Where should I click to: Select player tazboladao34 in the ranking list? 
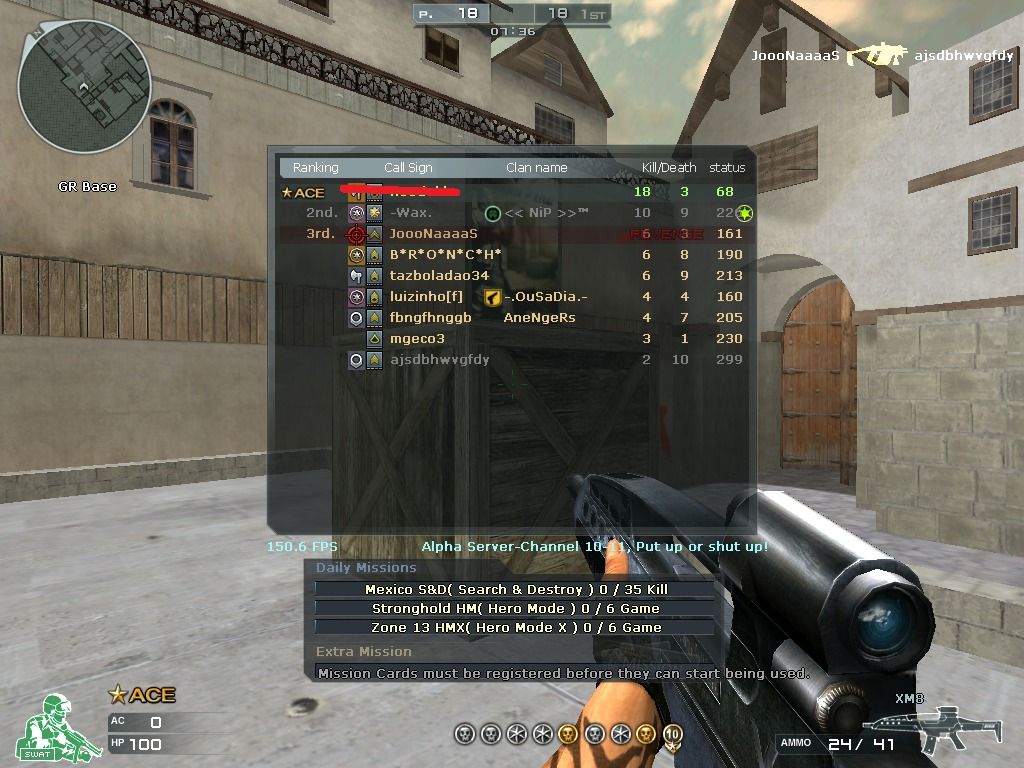439,276
